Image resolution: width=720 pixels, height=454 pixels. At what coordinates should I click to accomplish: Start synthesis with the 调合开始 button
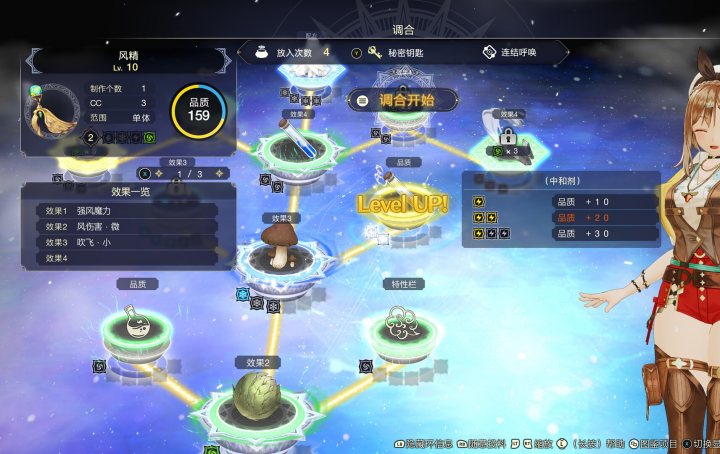403,100
